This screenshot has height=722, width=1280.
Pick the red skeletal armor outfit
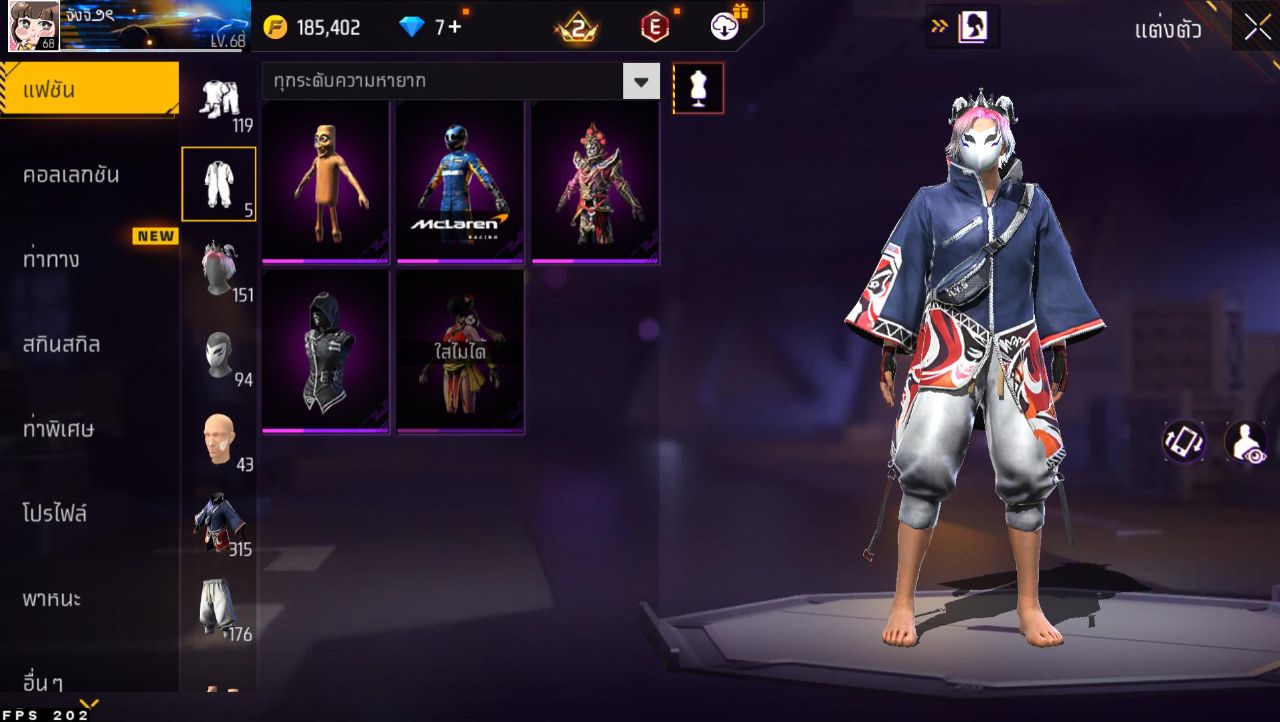tap(595, 182)
